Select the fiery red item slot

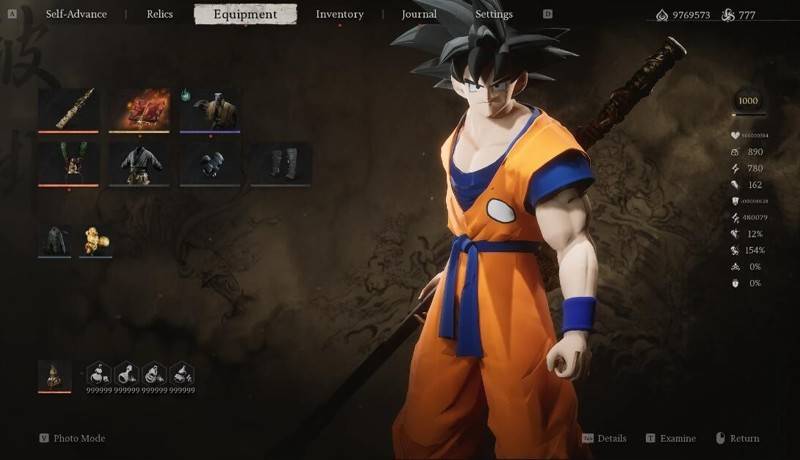coord(139,109)
